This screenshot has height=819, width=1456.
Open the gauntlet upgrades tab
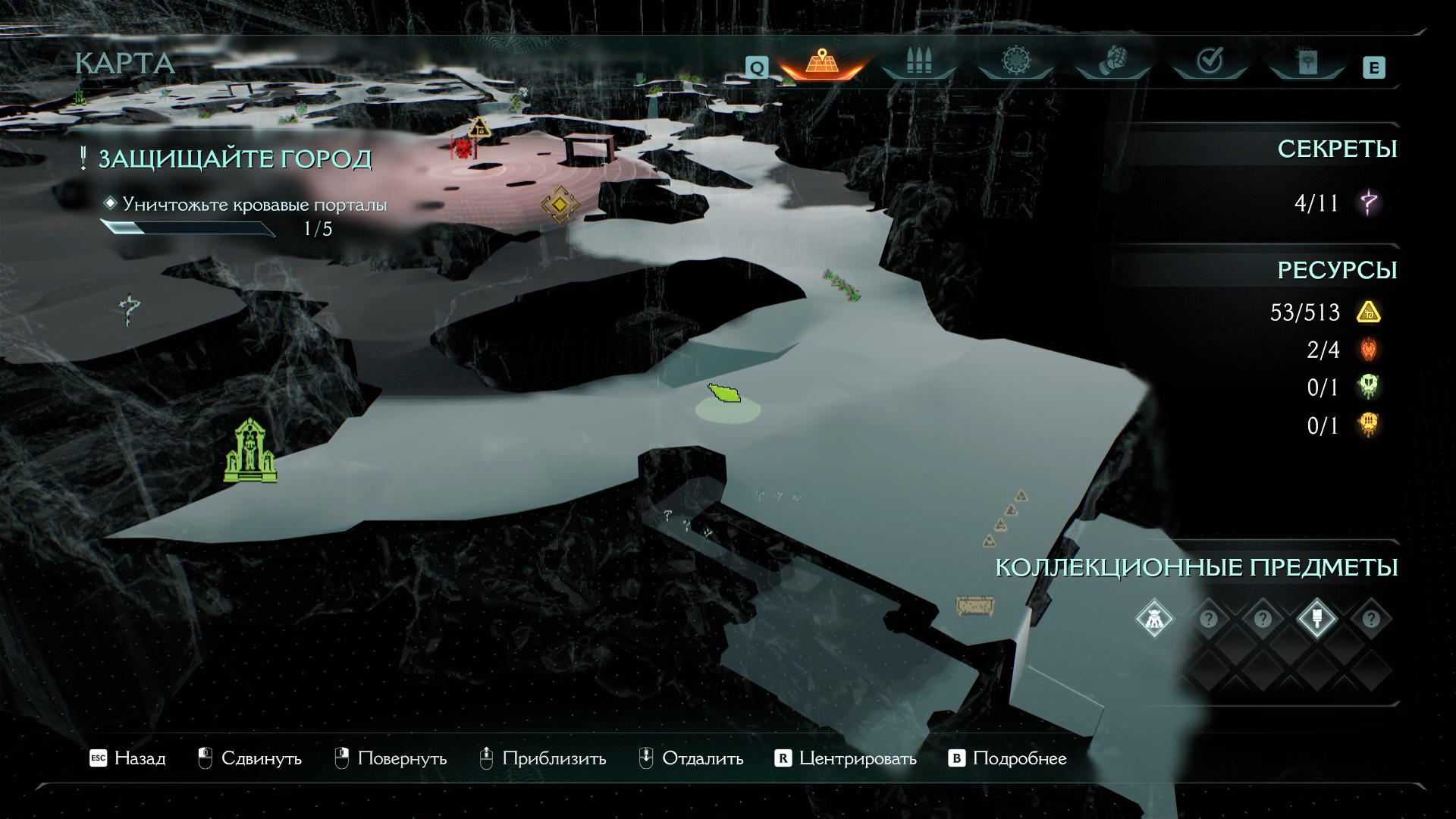tap(1112, 62)
